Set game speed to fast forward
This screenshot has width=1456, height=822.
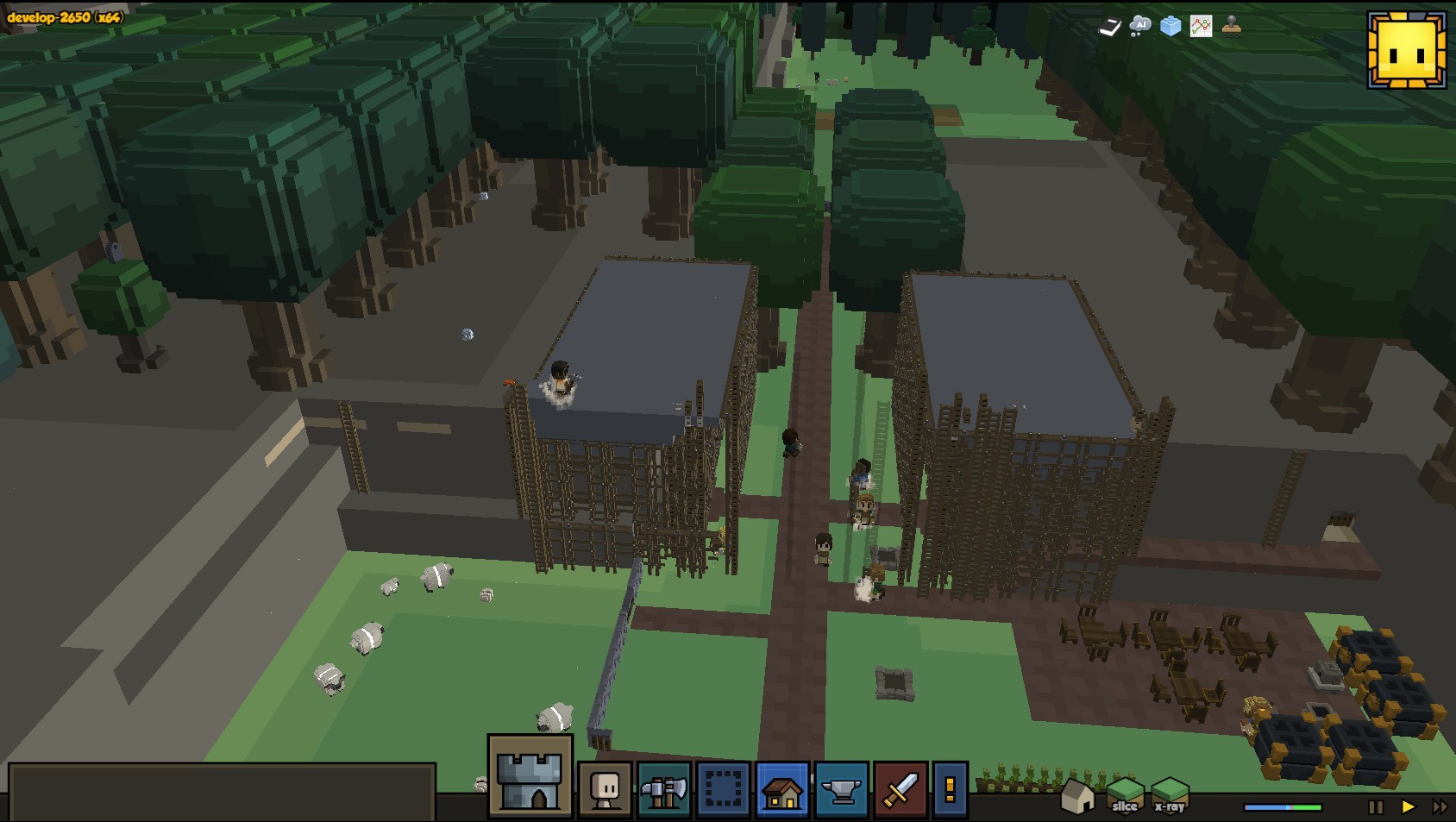1440,807
